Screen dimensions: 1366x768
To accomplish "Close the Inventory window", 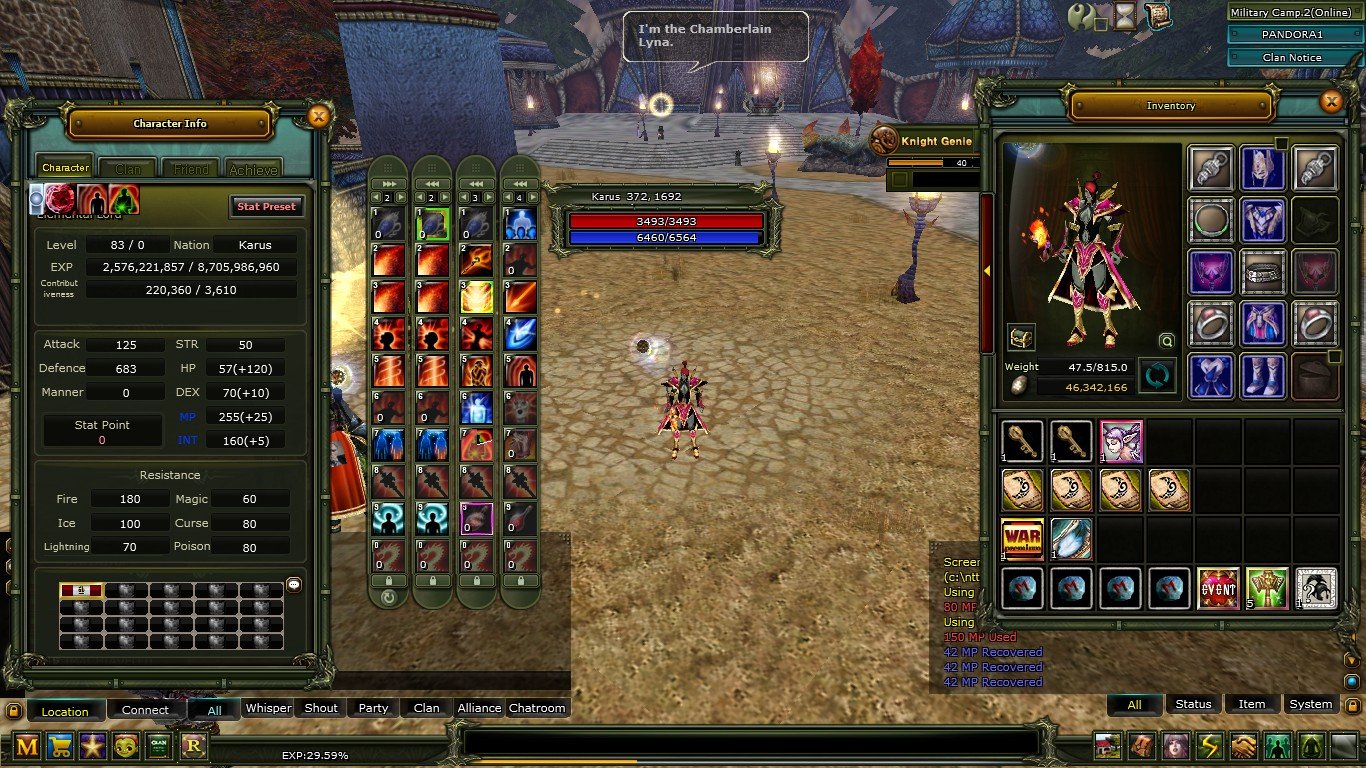I will [x=1330, y=102].
